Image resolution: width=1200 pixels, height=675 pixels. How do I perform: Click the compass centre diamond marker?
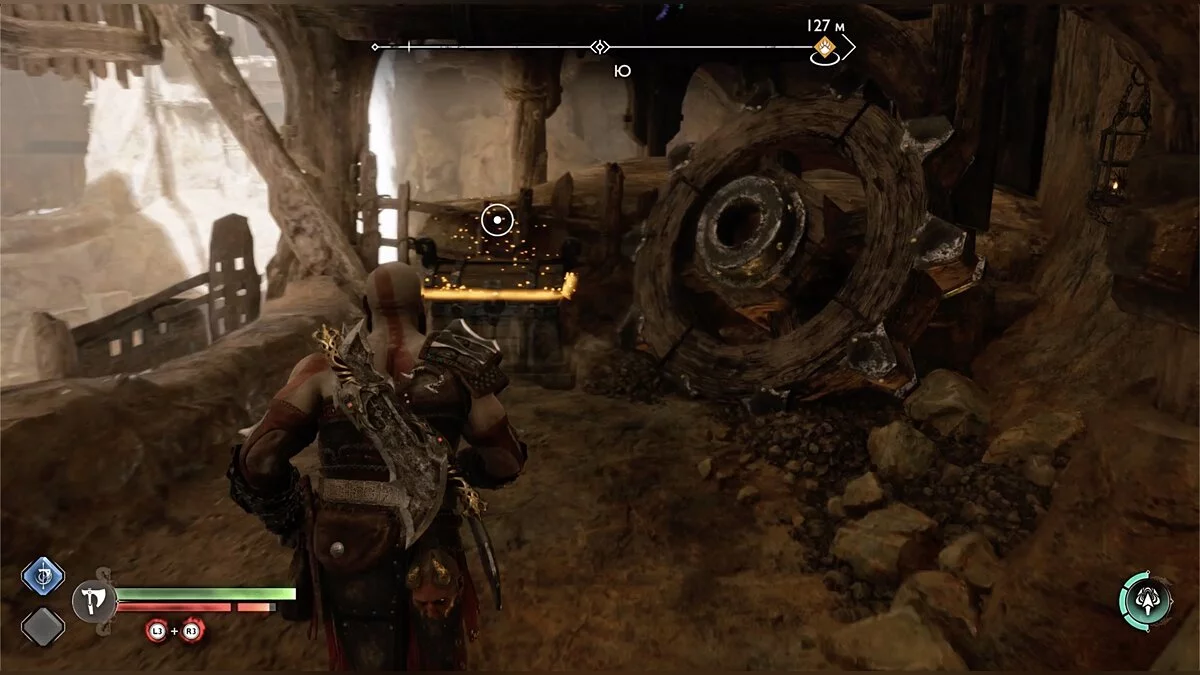599,47
